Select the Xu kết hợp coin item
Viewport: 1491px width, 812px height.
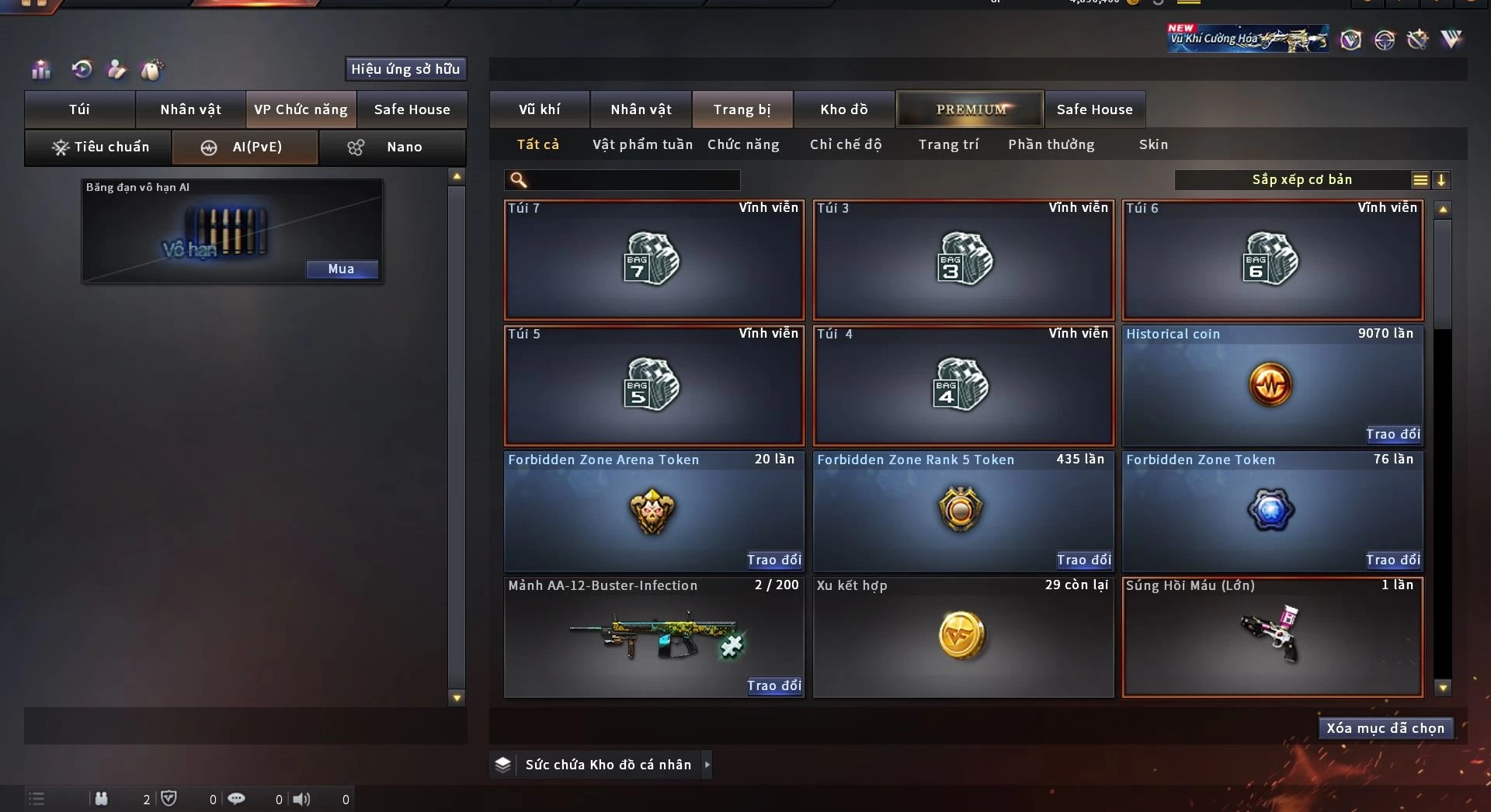[x=963, y=637]
